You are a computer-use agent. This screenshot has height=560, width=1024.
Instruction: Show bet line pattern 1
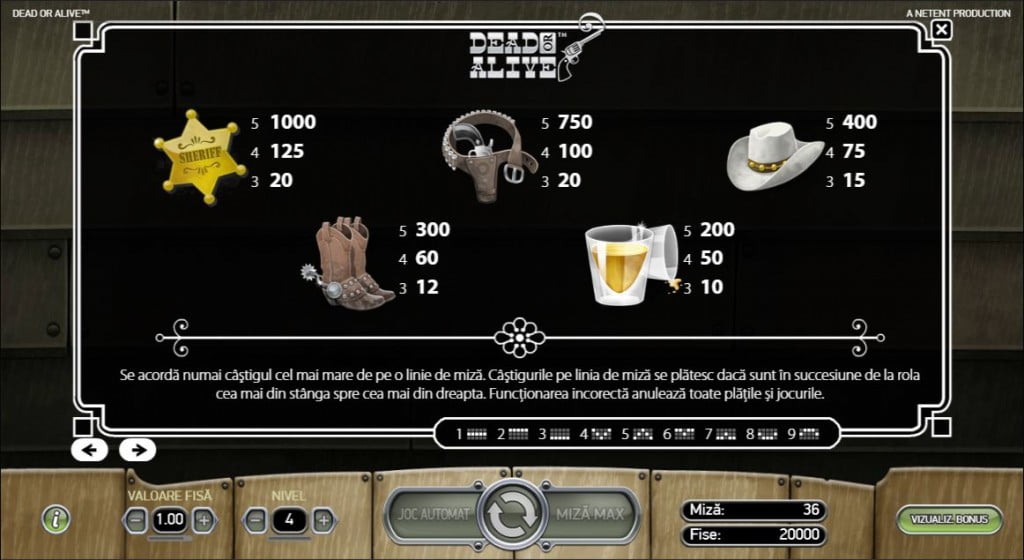471,435
